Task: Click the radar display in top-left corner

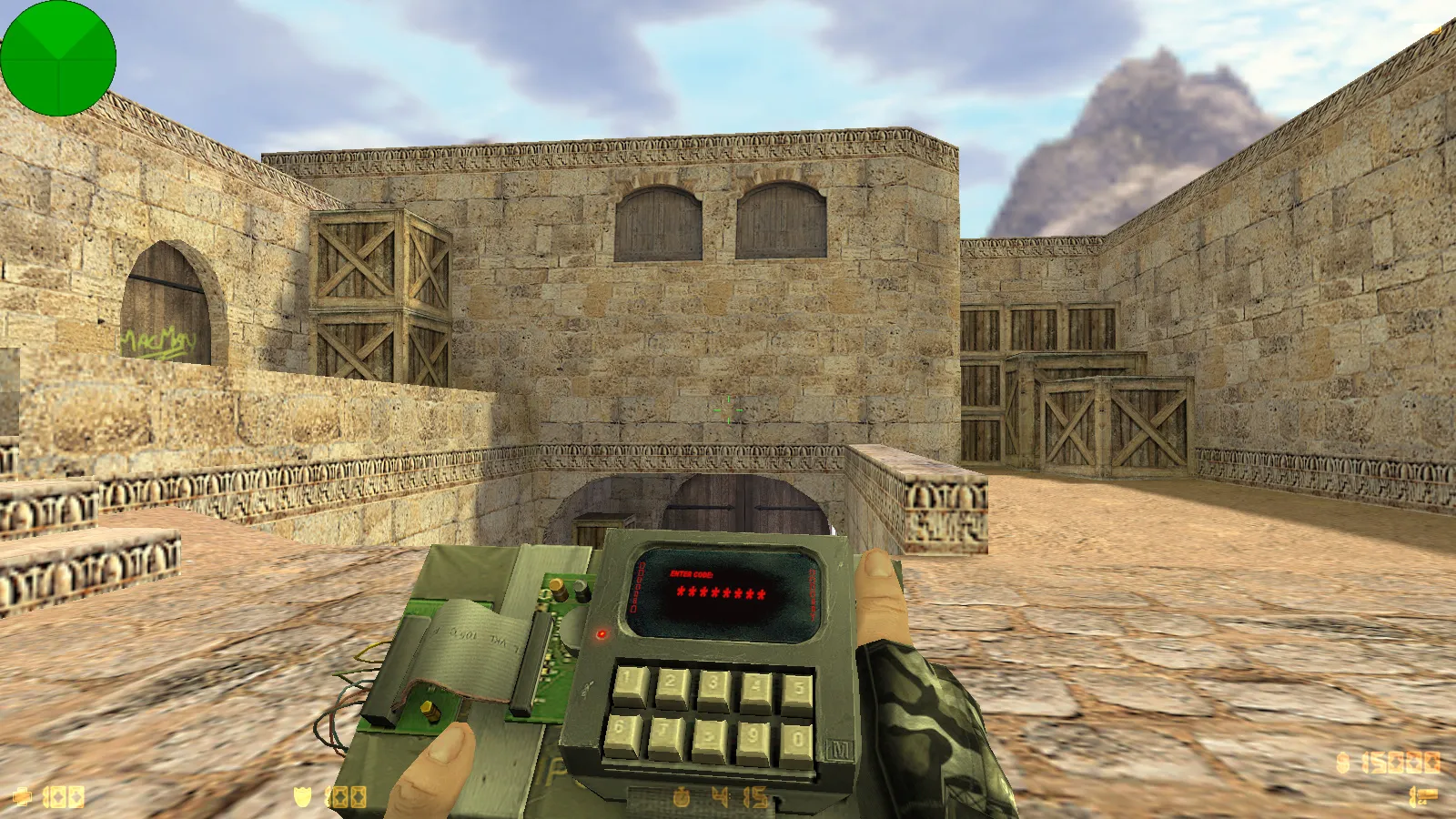Action: click(59, 57)
